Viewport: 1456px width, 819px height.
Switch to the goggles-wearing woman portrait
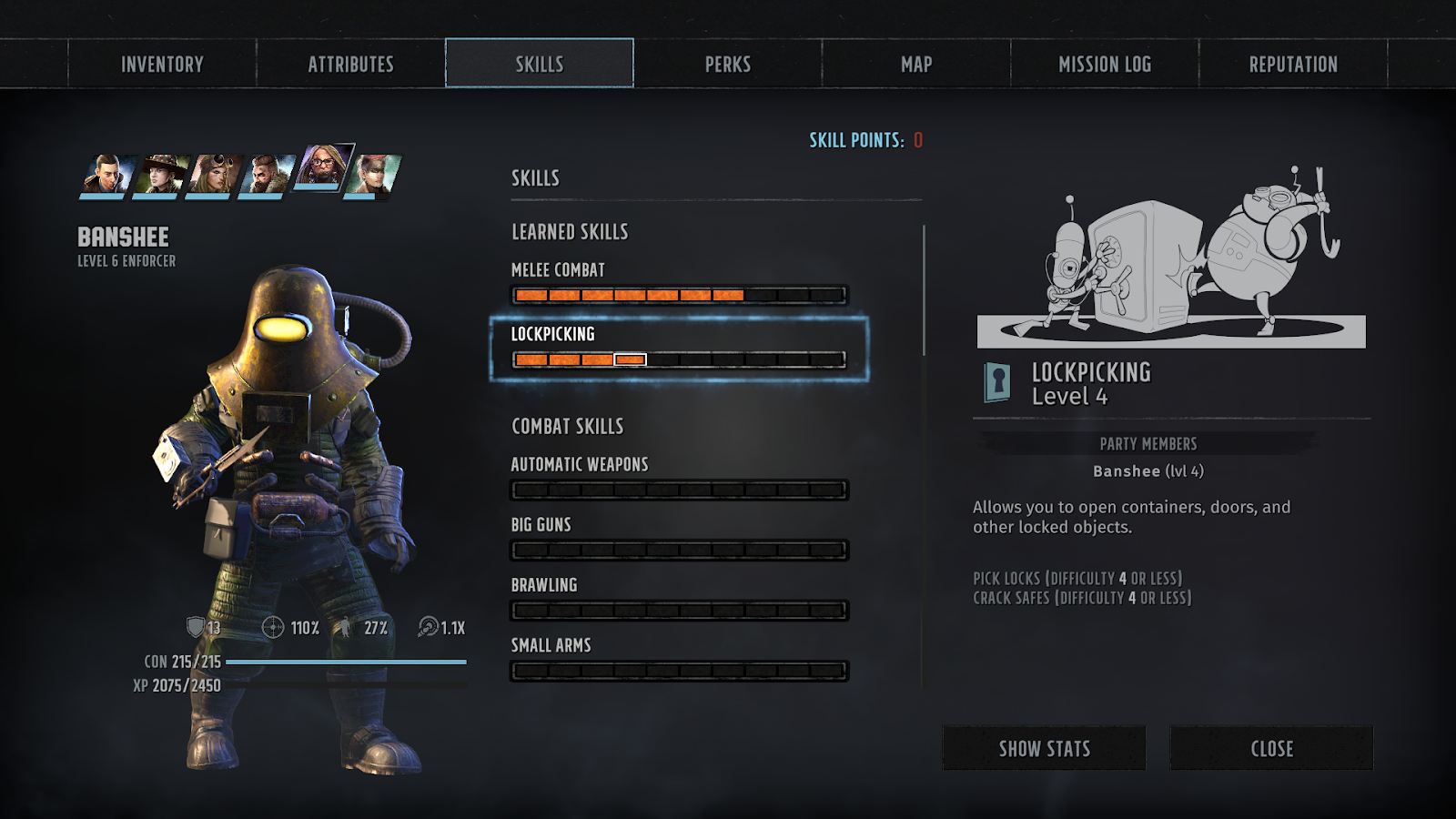pyautogui.click(x=215, y=174)
